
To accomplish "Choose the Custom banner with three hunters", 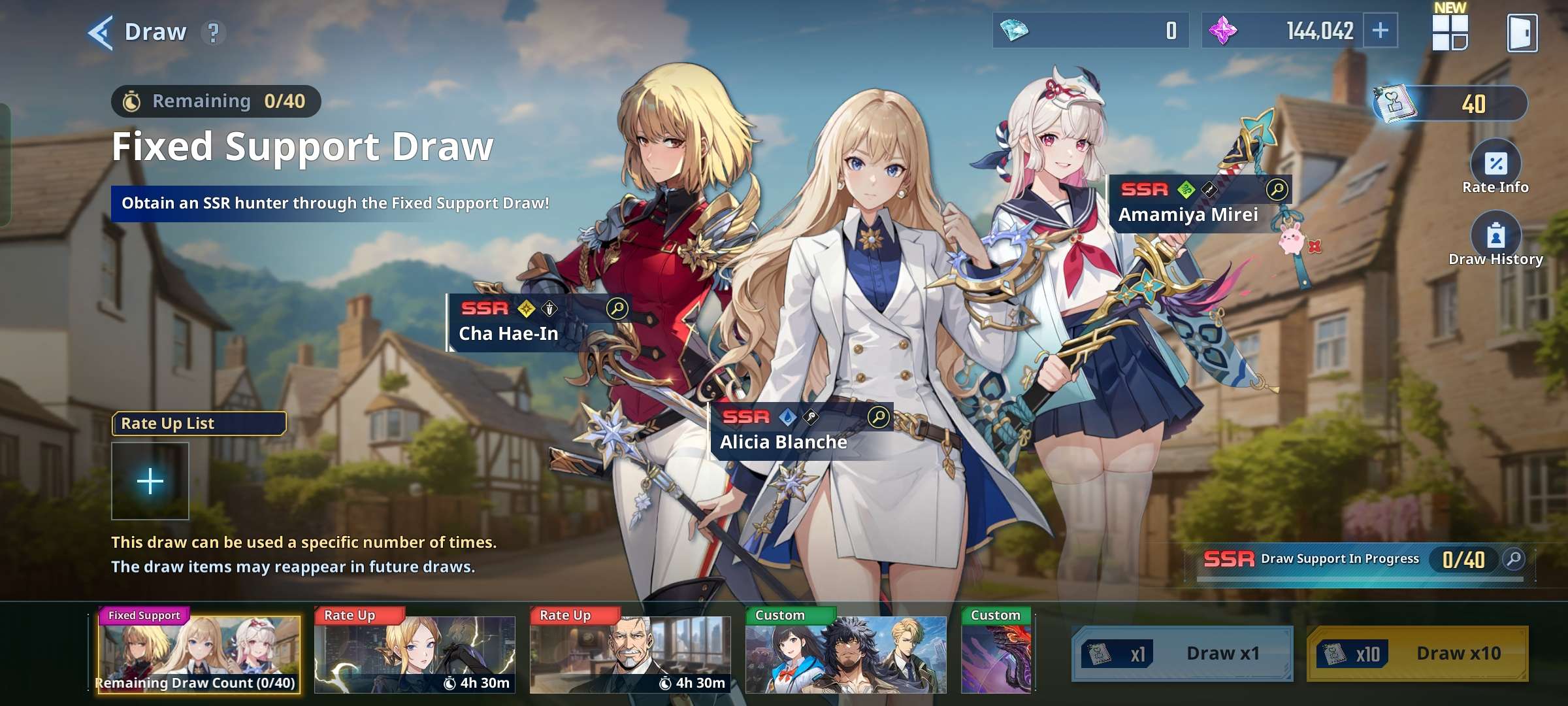I will coord(845,654).
